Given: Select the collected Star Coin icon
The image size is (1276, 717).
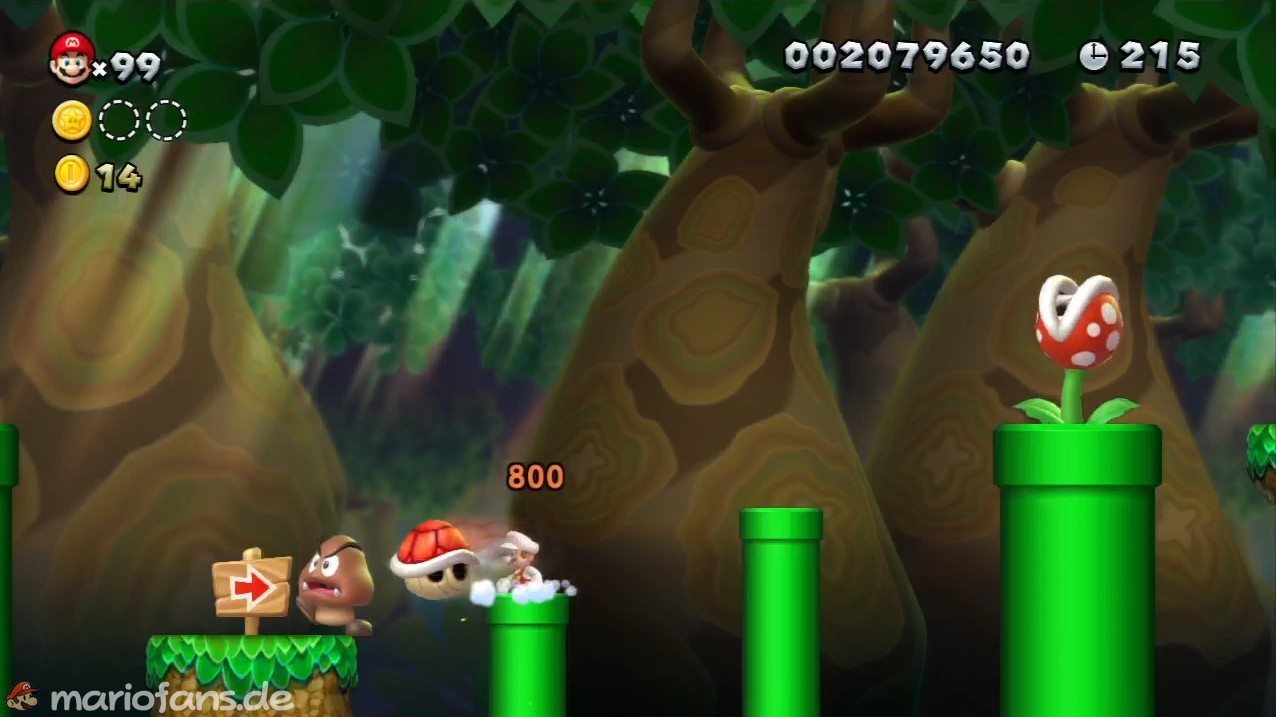Looking at the screenshot, I should click(72, 121).
